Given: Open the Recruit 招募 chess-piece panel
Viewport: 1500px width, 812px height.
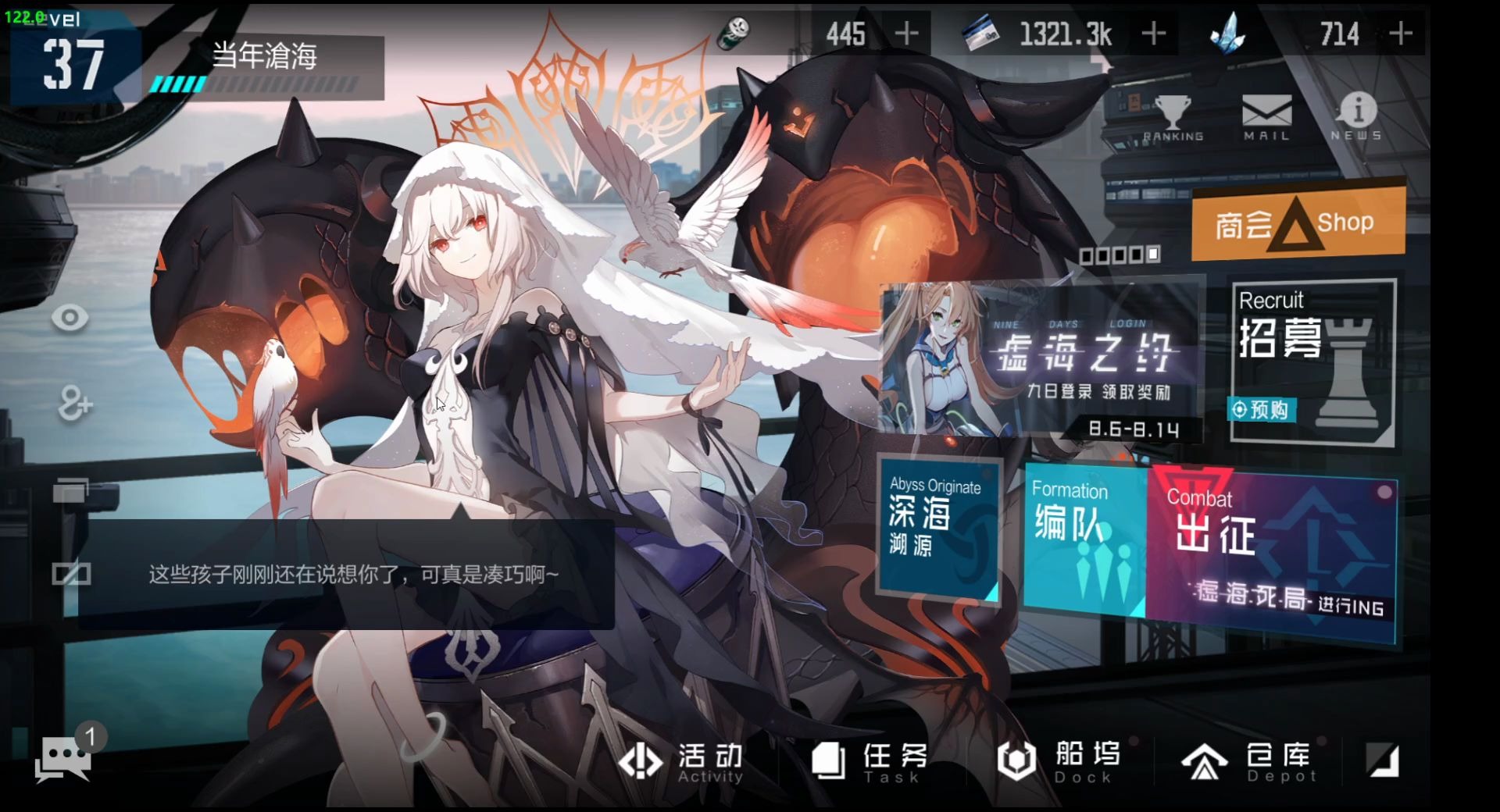Looking at the screenshot, I should coord(1310,359).
